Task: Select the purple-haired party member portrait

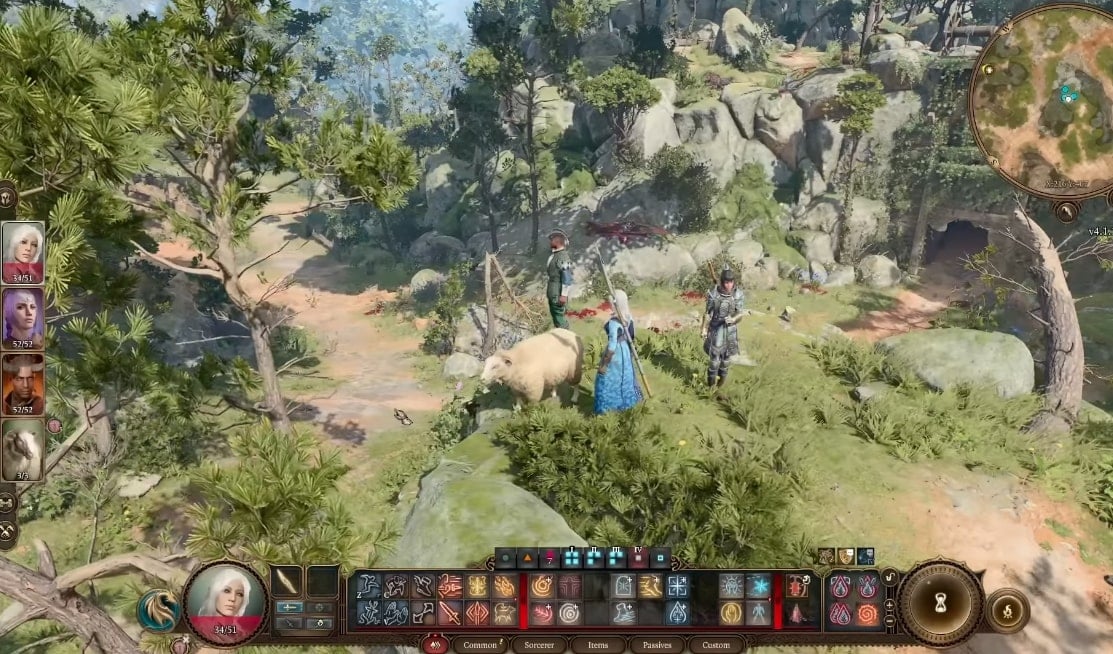Action: (x=22, y=317)
